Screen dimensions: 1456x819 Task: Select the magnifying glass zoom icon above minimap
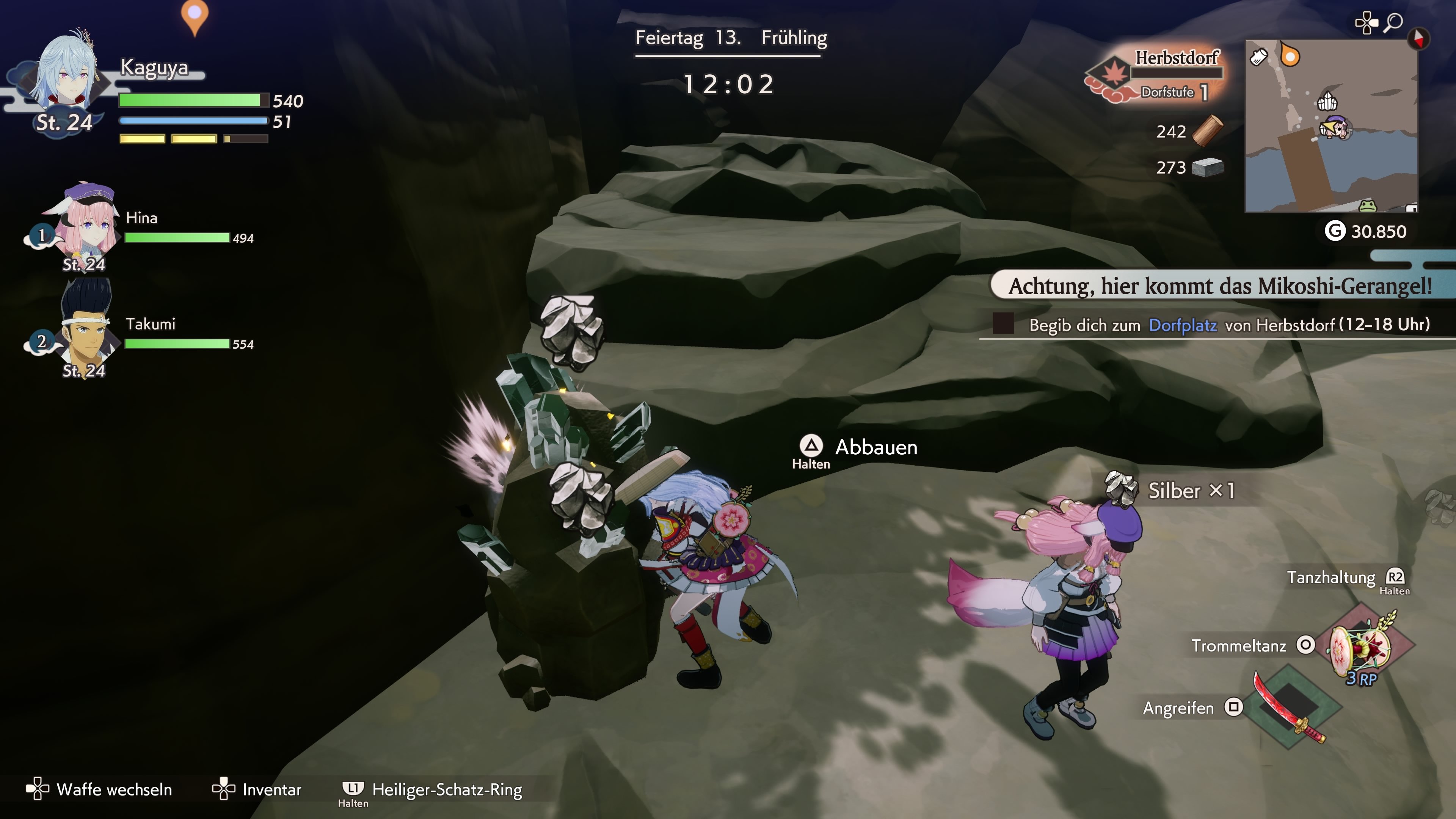coord(1394,22)
